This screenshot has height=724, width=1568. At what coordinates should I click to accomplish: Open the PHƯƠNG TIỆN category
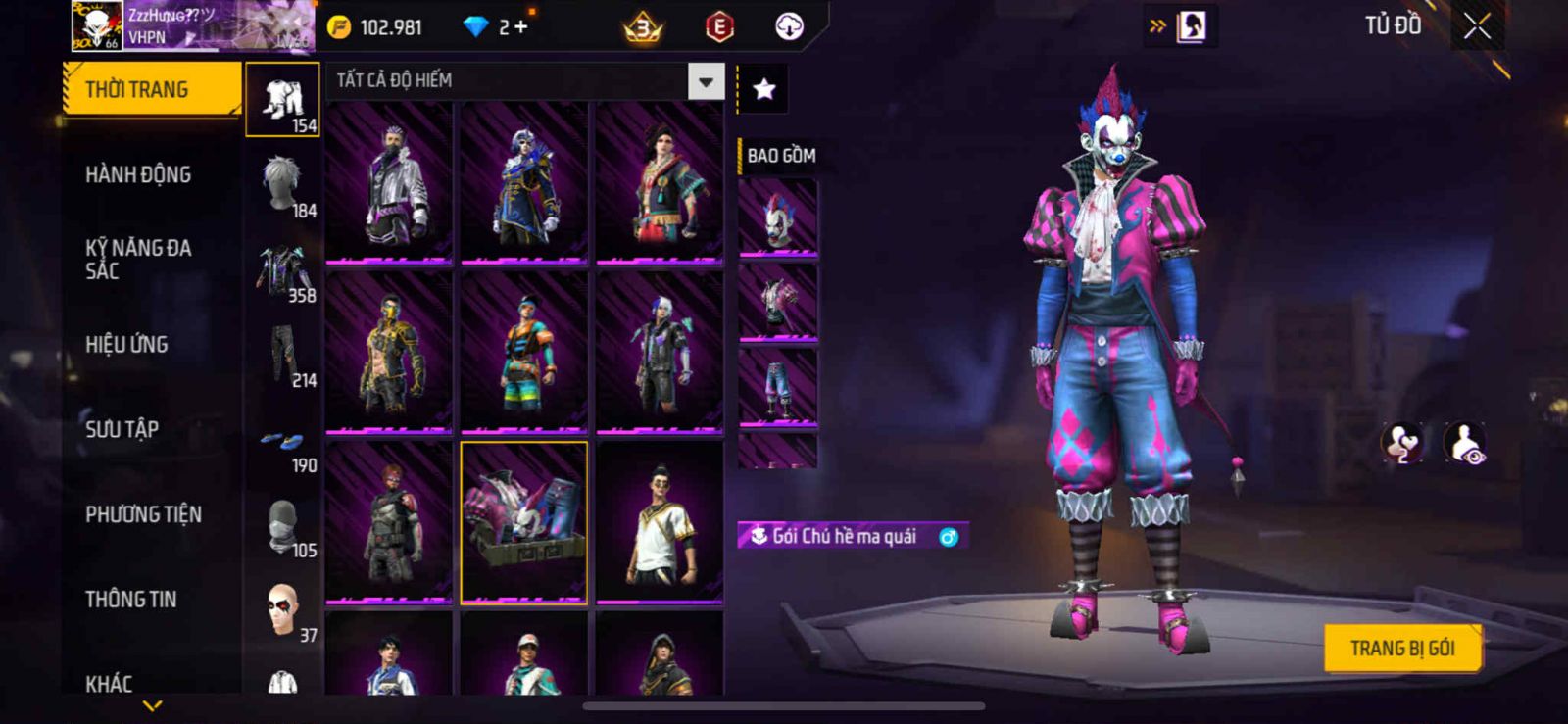[143, 514]
